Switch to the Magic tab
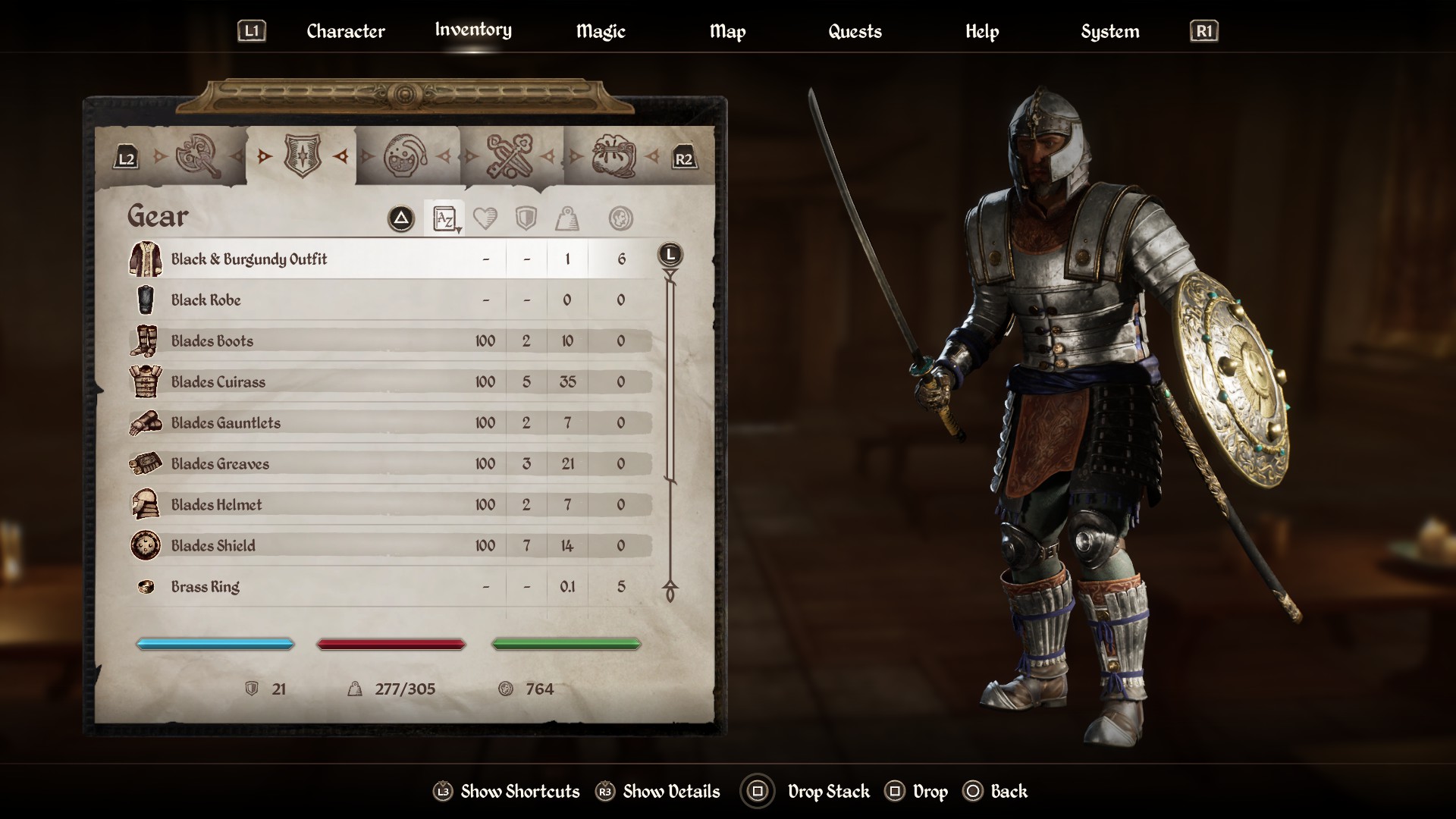Viewport: 1456px width, 819px height. click(600, 31)
